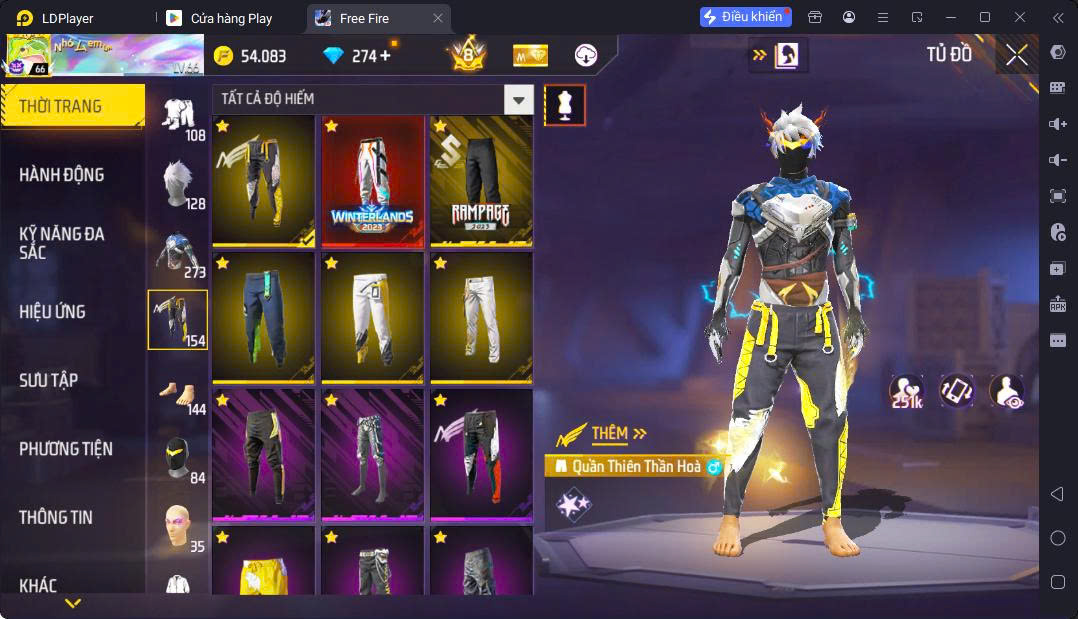Select the mask subcategory with 84 items
The height and width of the screenshot is (619, 1078).
(179, 461)
